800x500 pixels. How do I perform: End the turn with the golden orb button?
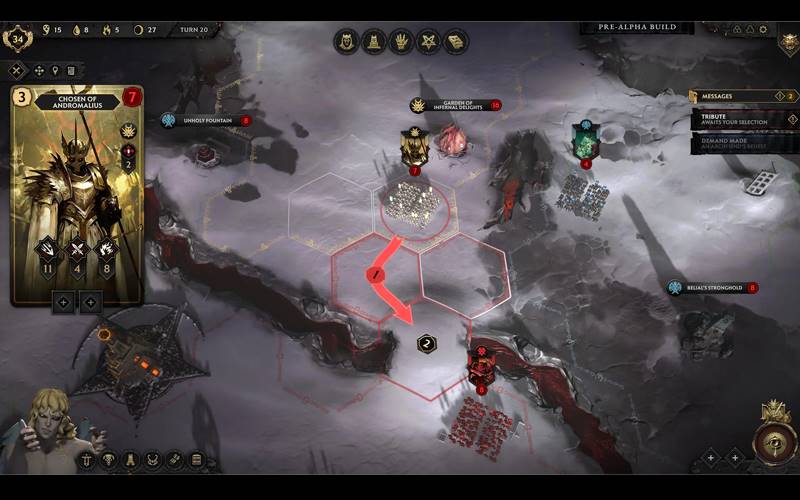point(773,442)
